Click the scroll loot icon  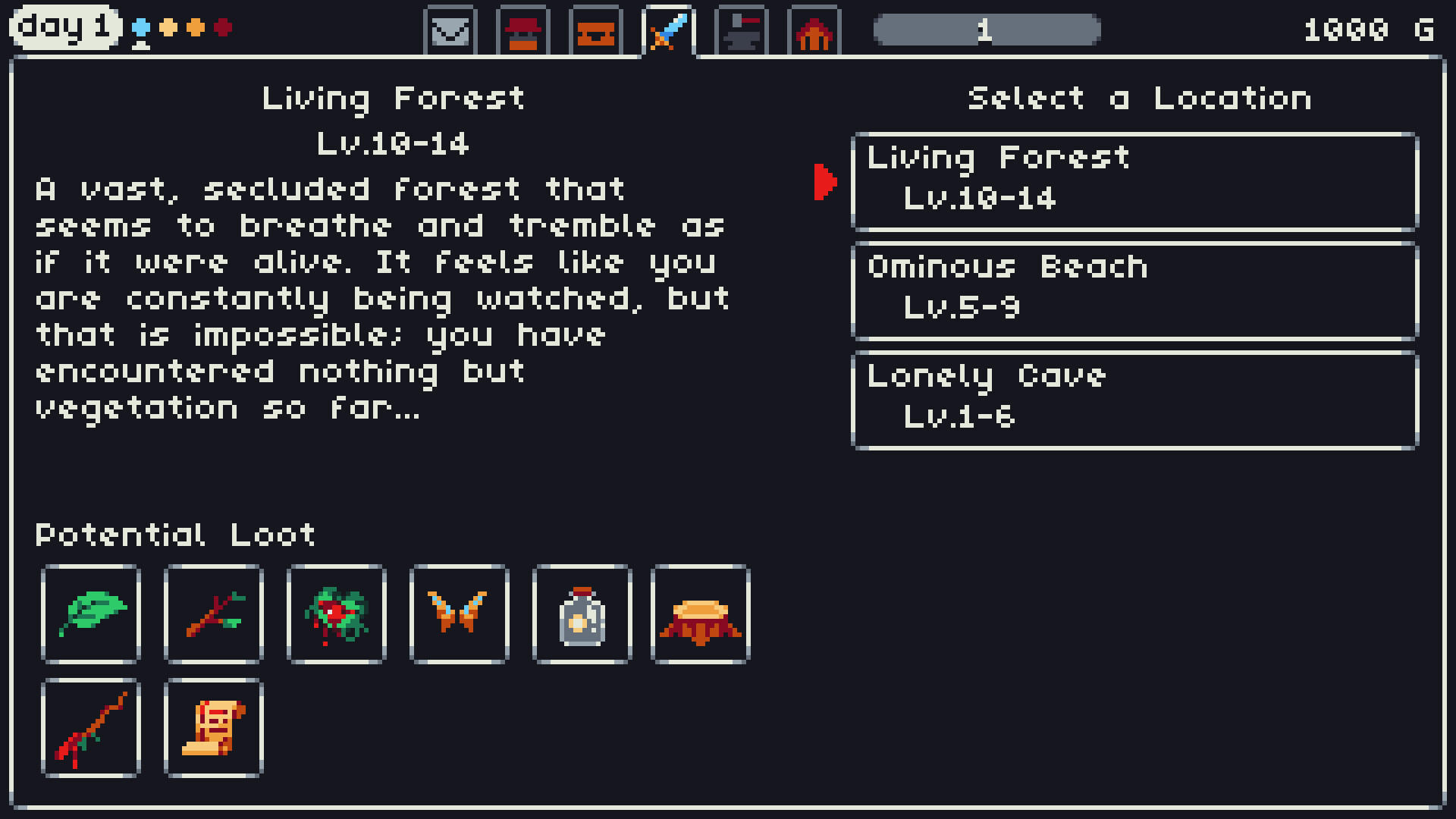213,729
